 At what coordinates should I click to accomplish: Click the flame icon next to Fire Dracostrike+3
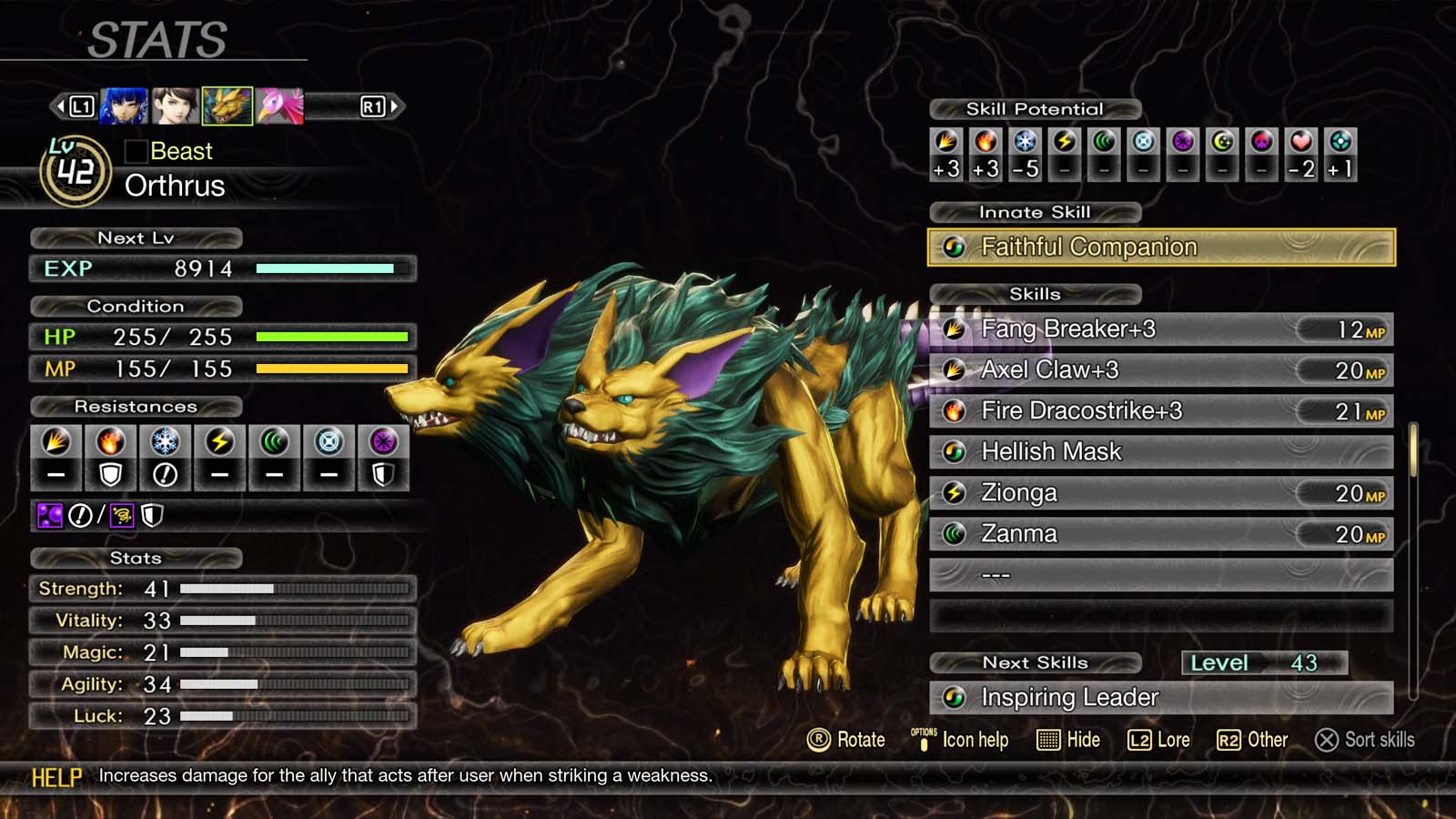click(x=955, y=410)
